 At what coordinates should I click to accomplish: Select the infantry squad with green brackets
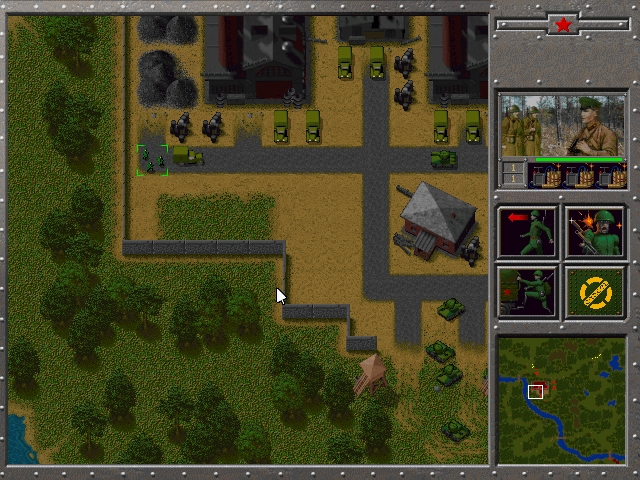152,160
